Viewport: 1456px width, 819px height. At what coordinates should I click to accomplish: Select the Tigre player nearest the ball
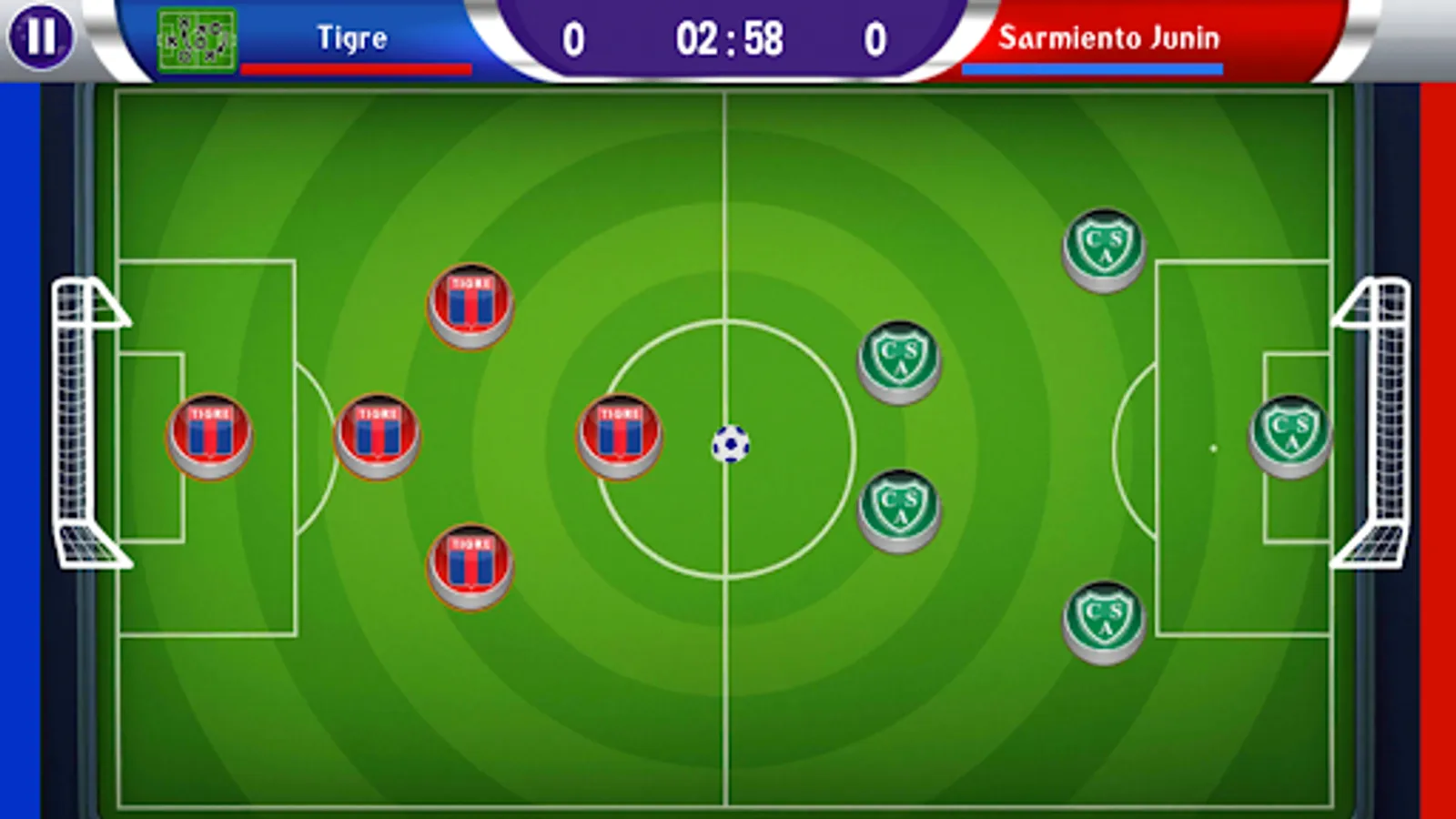click(620, 435)
